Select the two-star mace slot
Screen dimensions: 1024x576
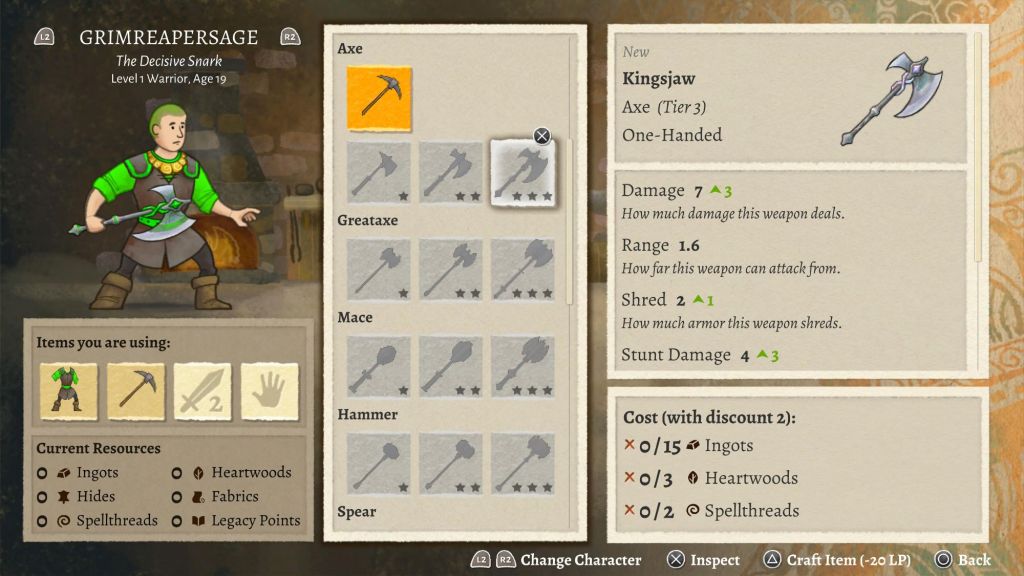pyautogui.click(x=451, y=367)
